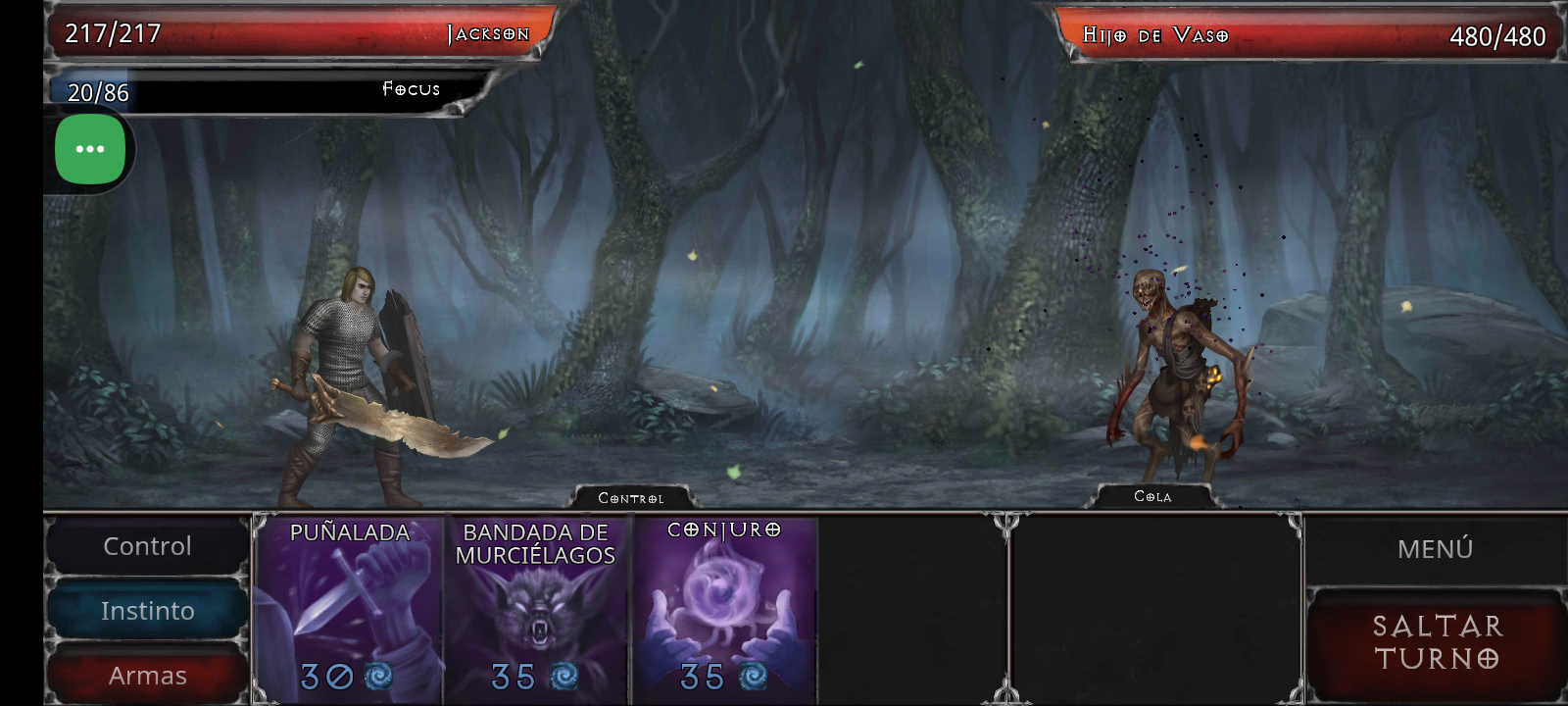Open the green chat bubble menu

89,148
